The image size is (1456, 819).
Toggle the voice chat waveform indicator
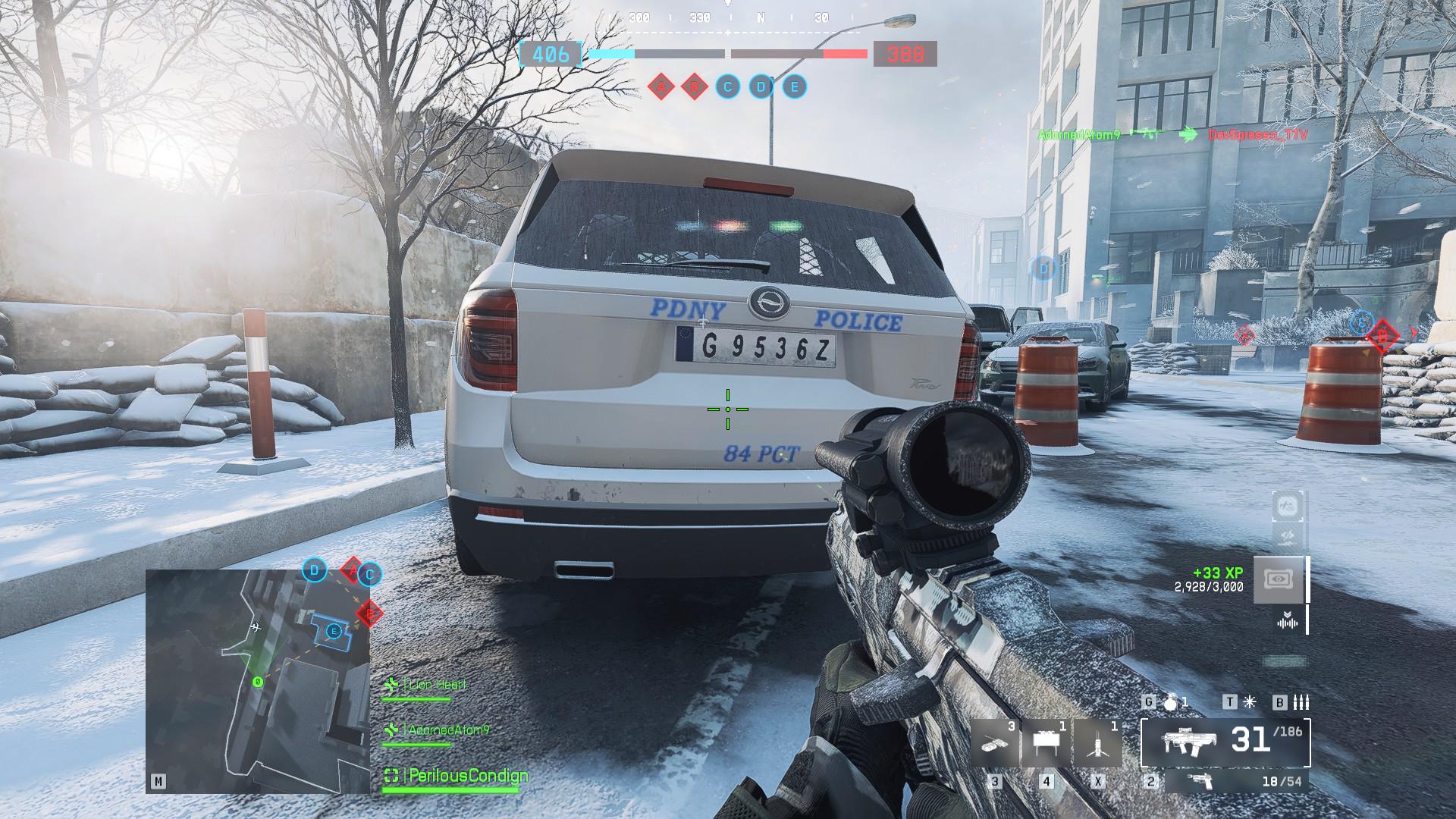[x=1288, y=624]
